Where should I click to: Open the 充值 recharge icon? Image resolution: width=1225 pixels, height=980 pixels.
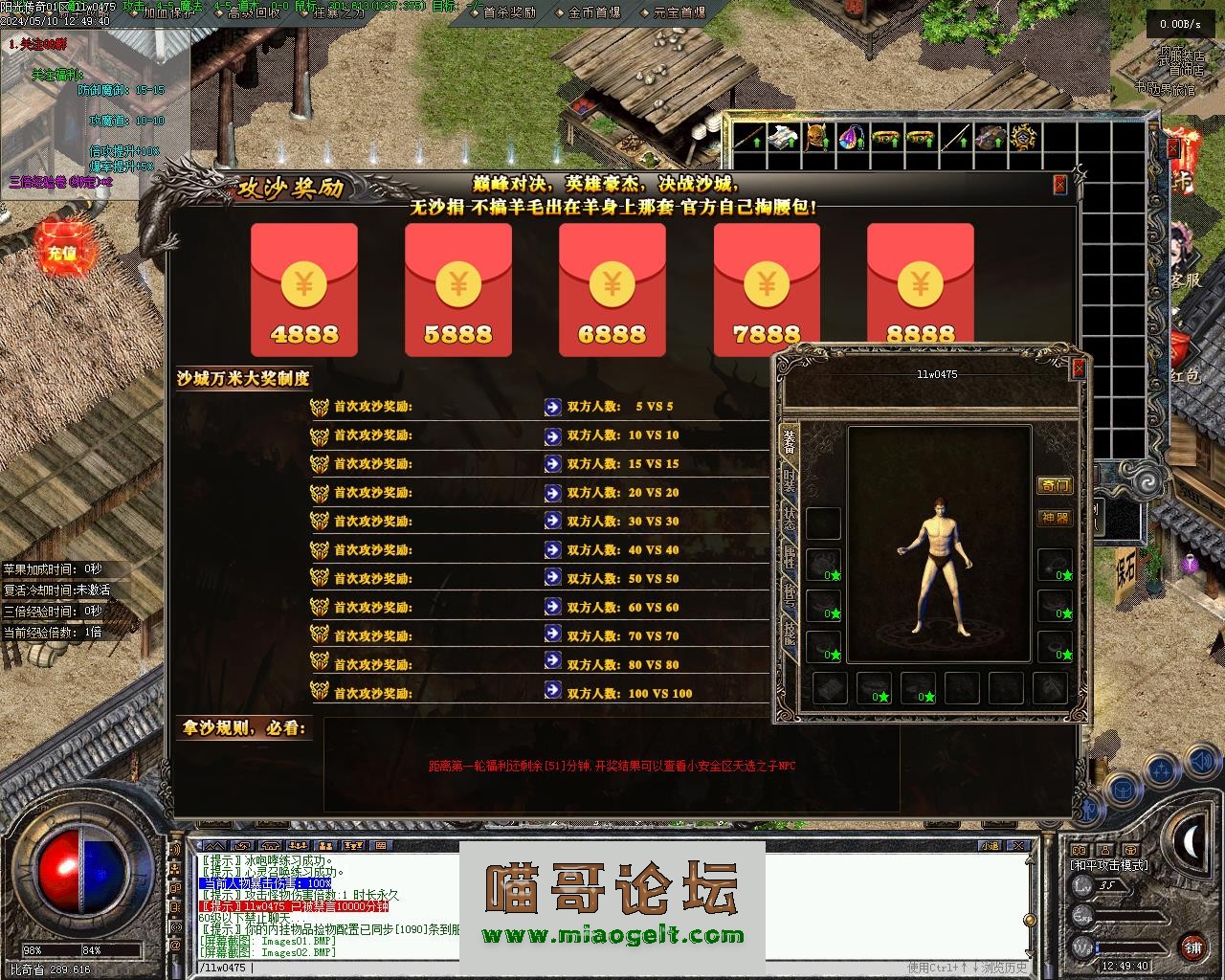click(61, 253)
